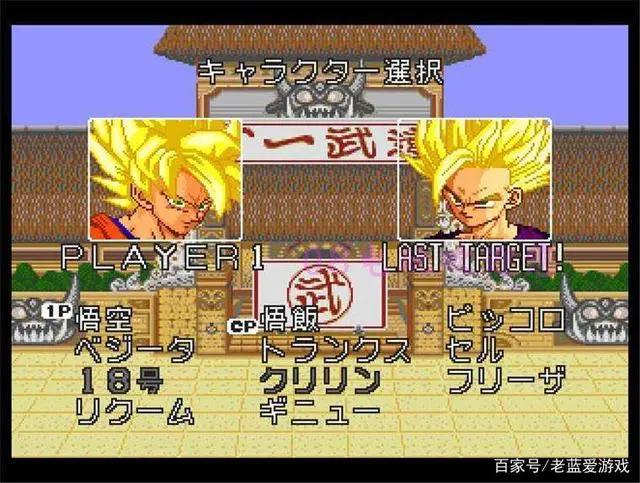Select 悟空 from the character list
The image size is (640, 483).
click(x=104, y=320)
